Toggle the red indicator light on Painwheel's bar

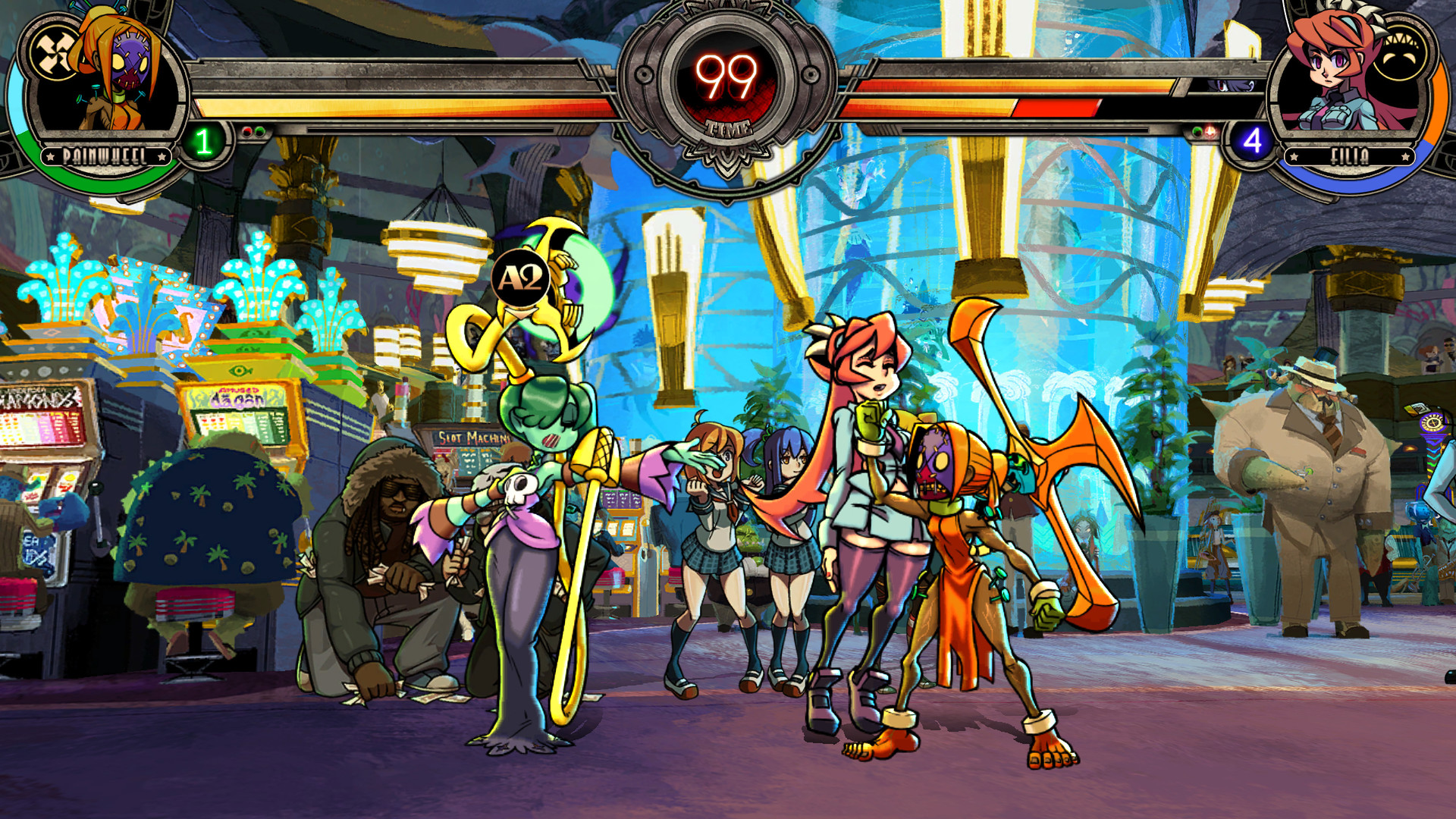247,130
